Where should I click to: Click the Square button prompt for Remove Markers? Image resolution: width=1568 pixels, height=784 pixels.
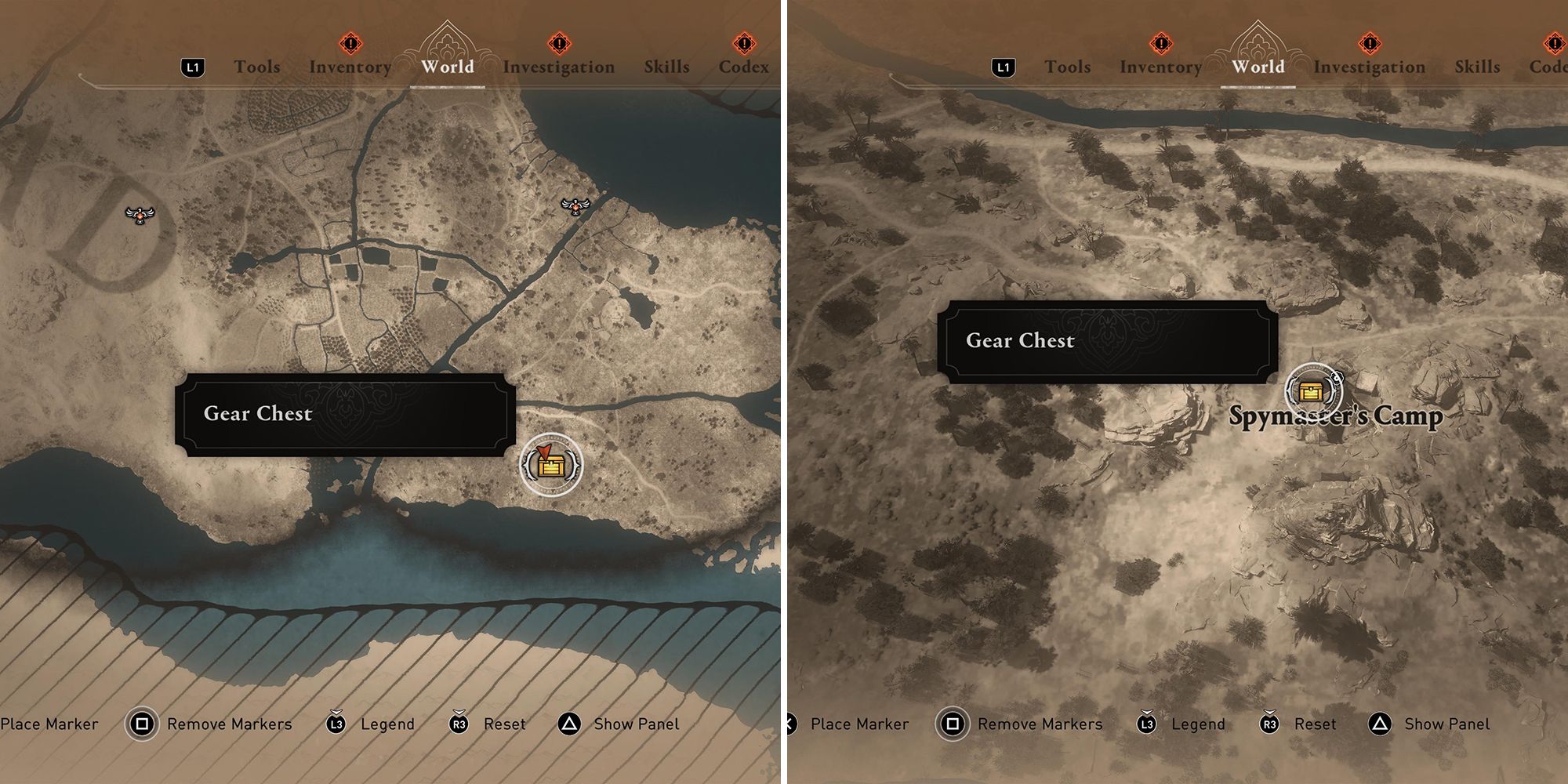[x=142, y=724]
